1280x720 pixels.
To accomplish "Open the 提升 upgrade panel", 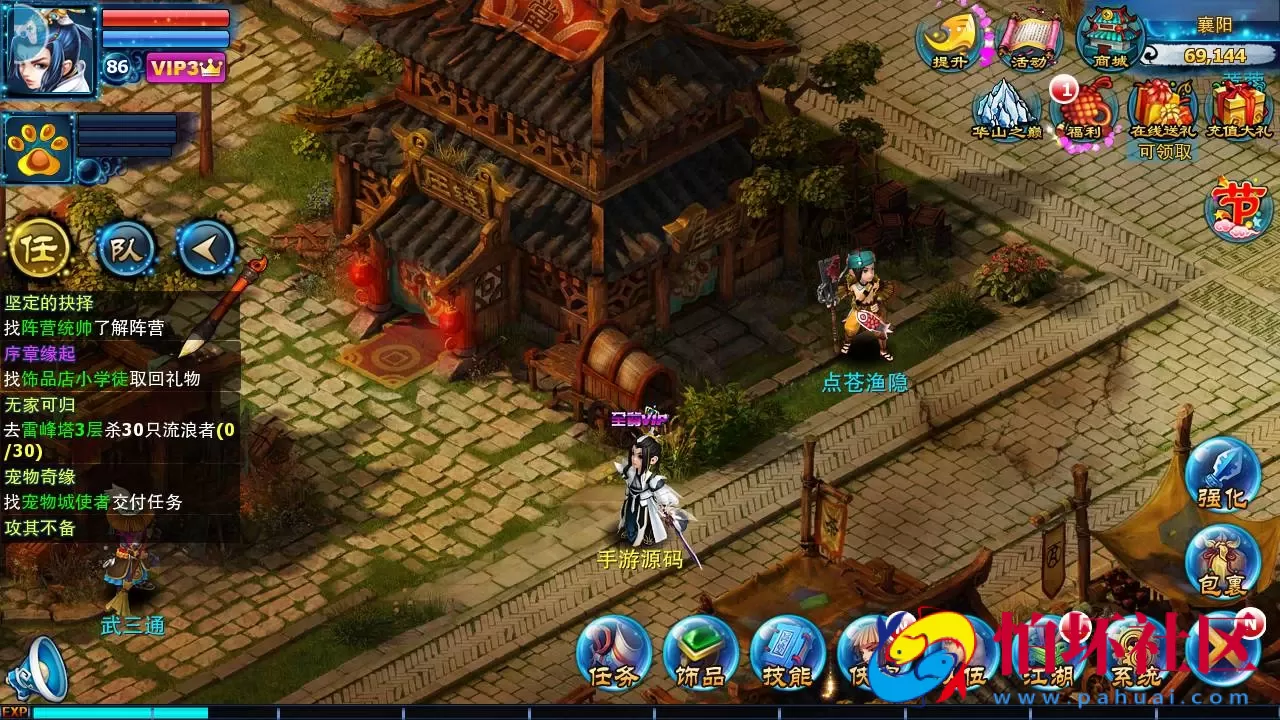I will 946,40.
